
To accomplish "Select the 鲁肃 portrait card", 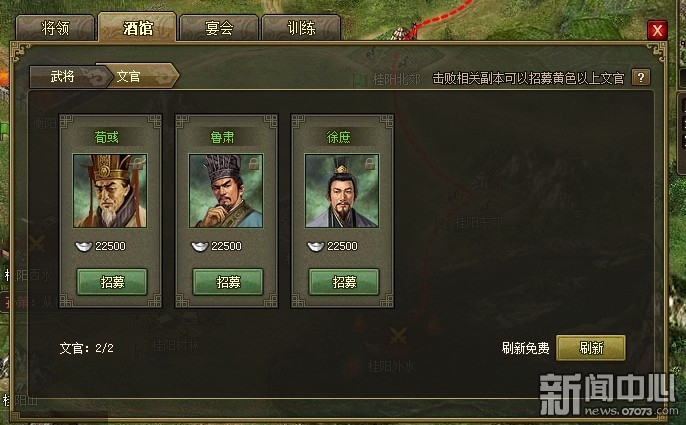I will tap(226, 191).
